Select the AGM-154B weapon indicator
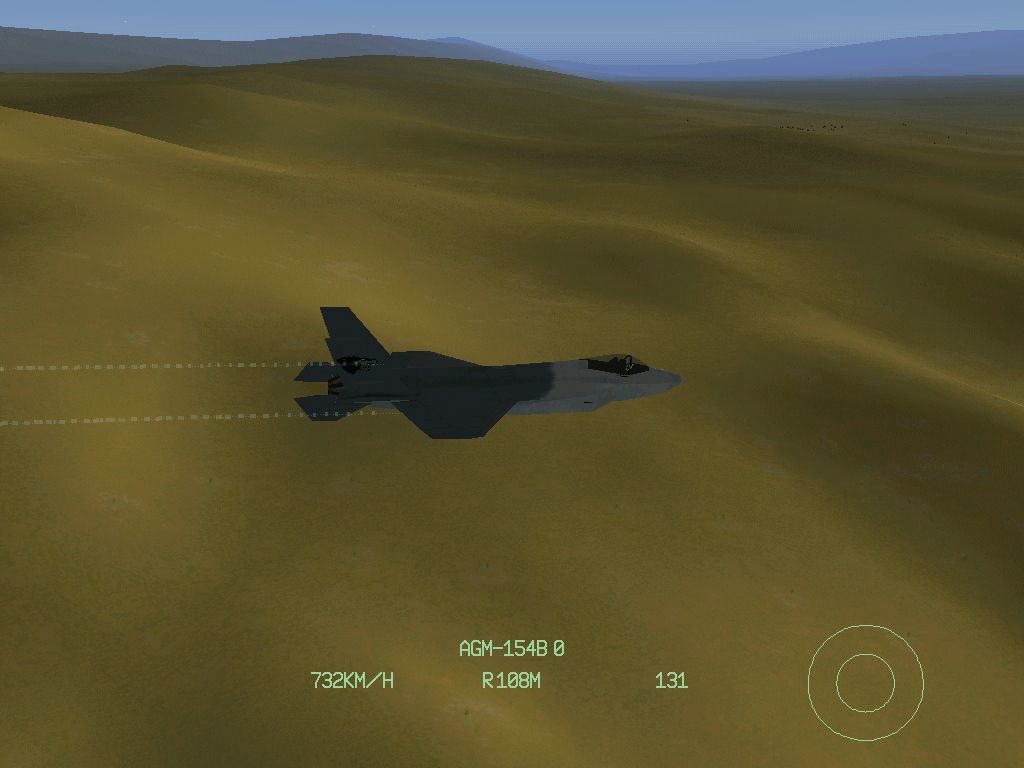This screenshot has width=1024, height=768. tap(511, 649)
